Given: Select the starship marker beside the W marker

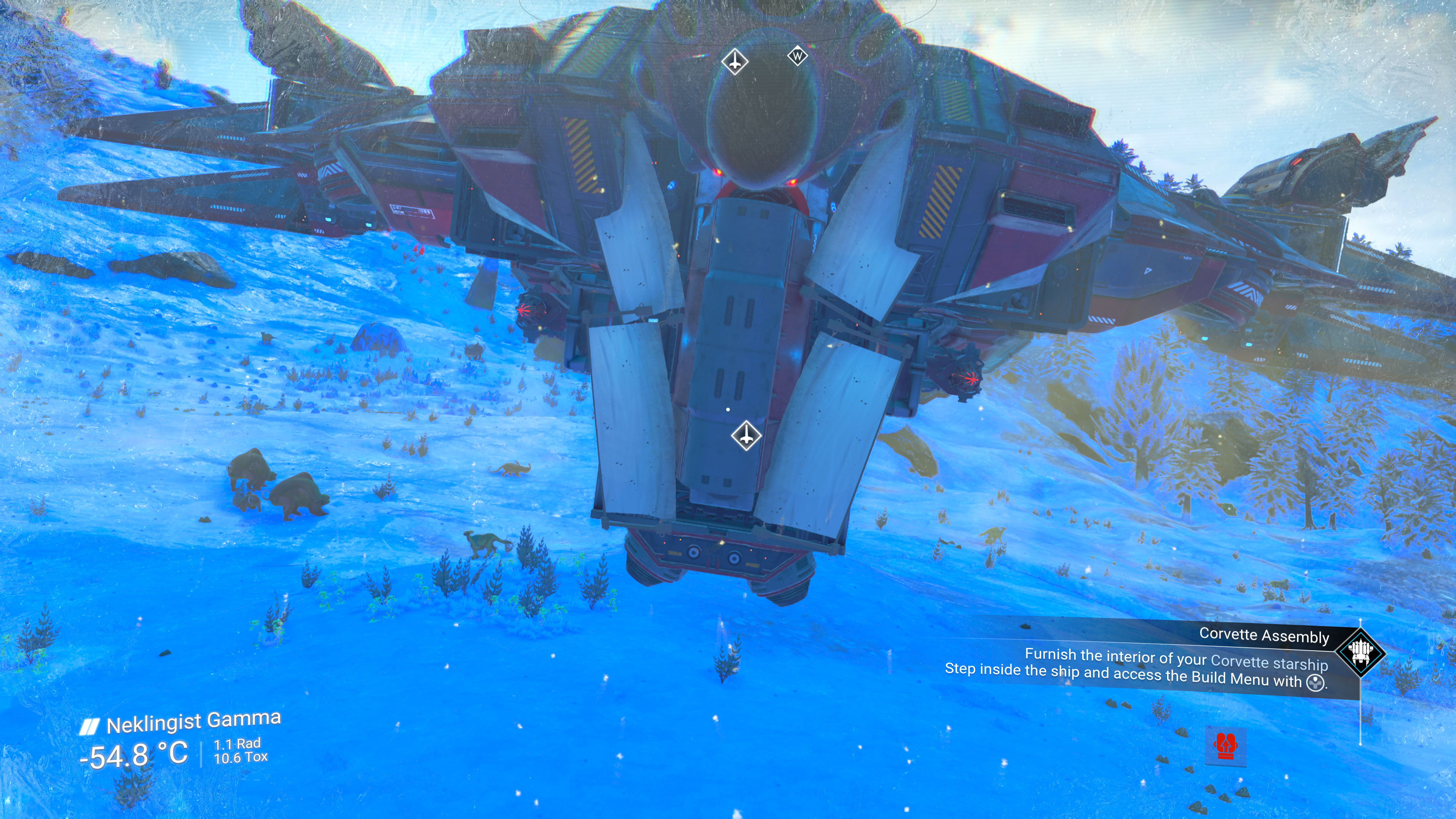Looking at the screenshot, I should (x=734, y=61).
